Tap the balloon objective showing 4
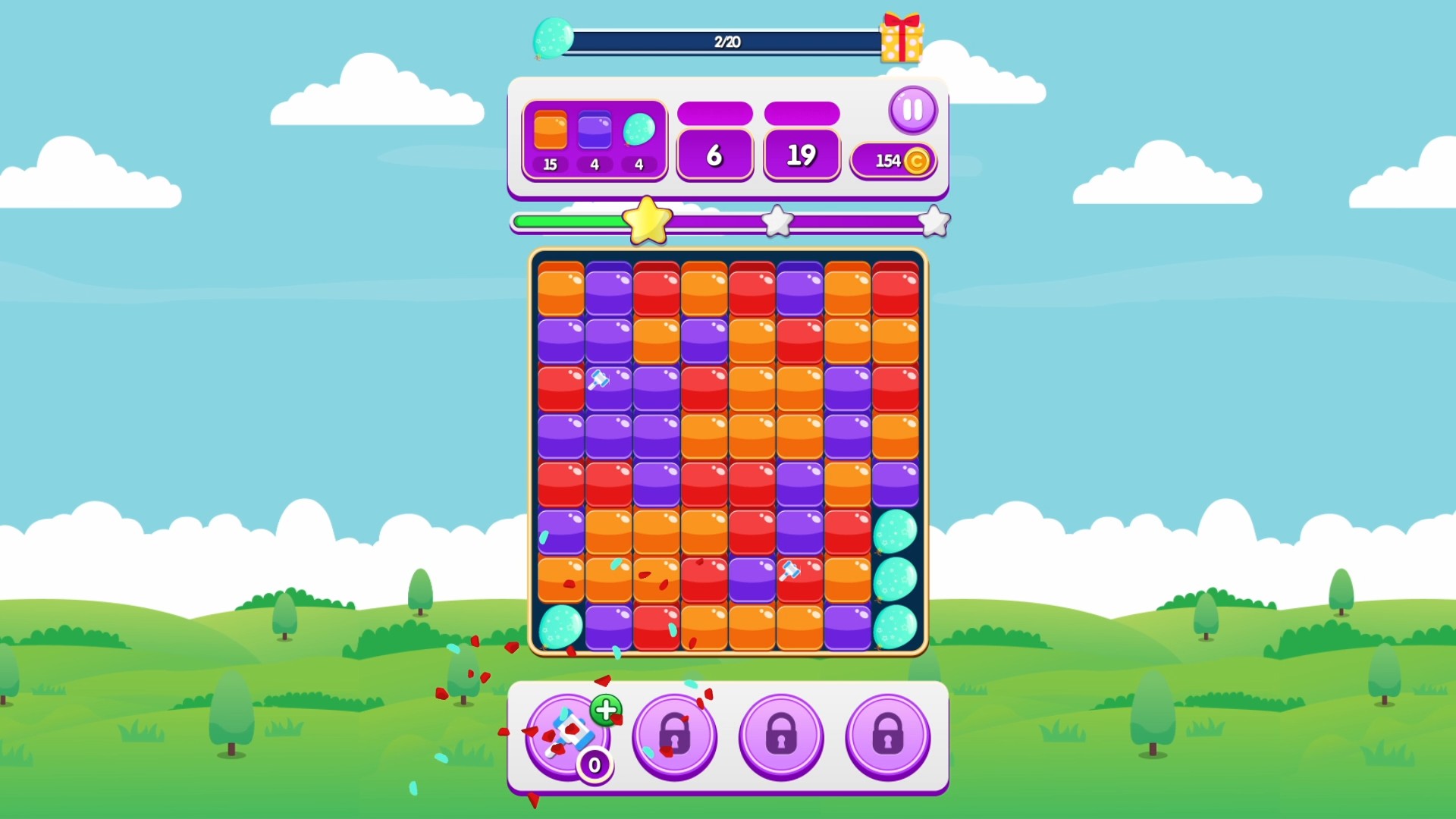The image size is (1456, 819). tap(638, 136)
